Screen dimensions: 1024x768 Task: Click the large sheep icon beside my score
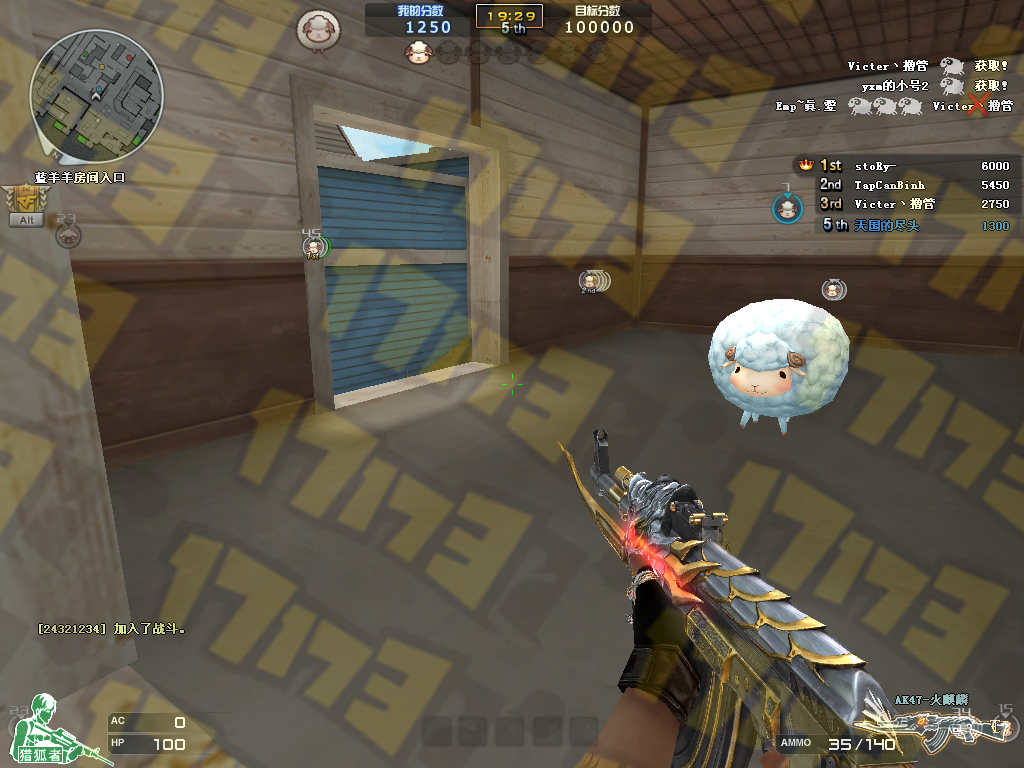pyautogui.click(x=317, y=30)
